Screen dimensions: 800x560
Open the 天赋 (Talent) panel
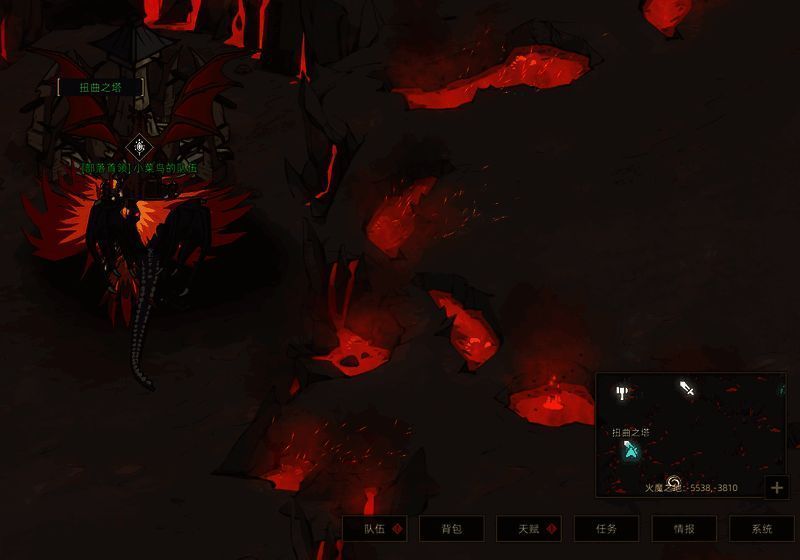point(529,529)
